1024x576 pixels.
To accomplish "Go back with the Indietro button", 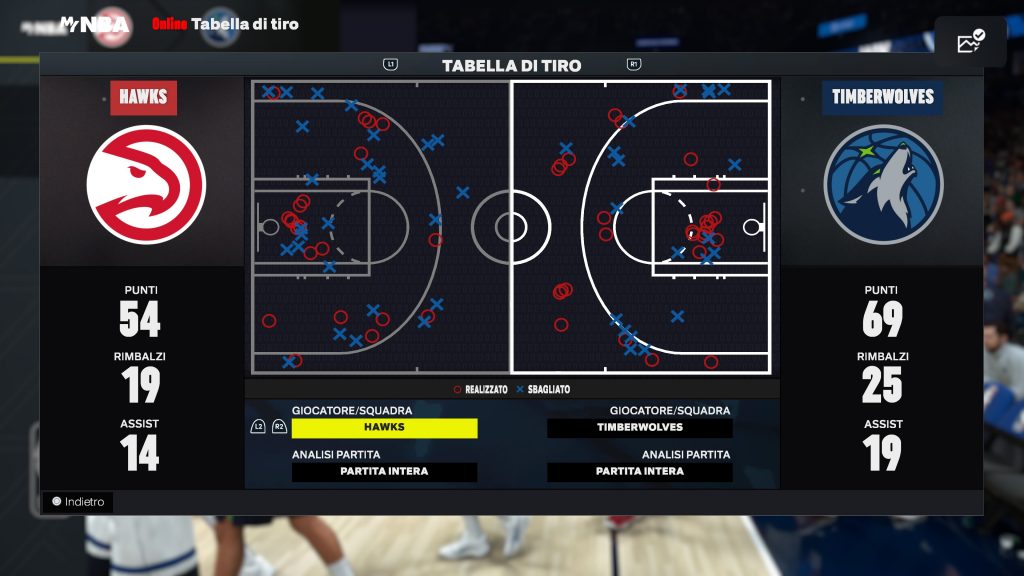I will click(x=78, y=502).
